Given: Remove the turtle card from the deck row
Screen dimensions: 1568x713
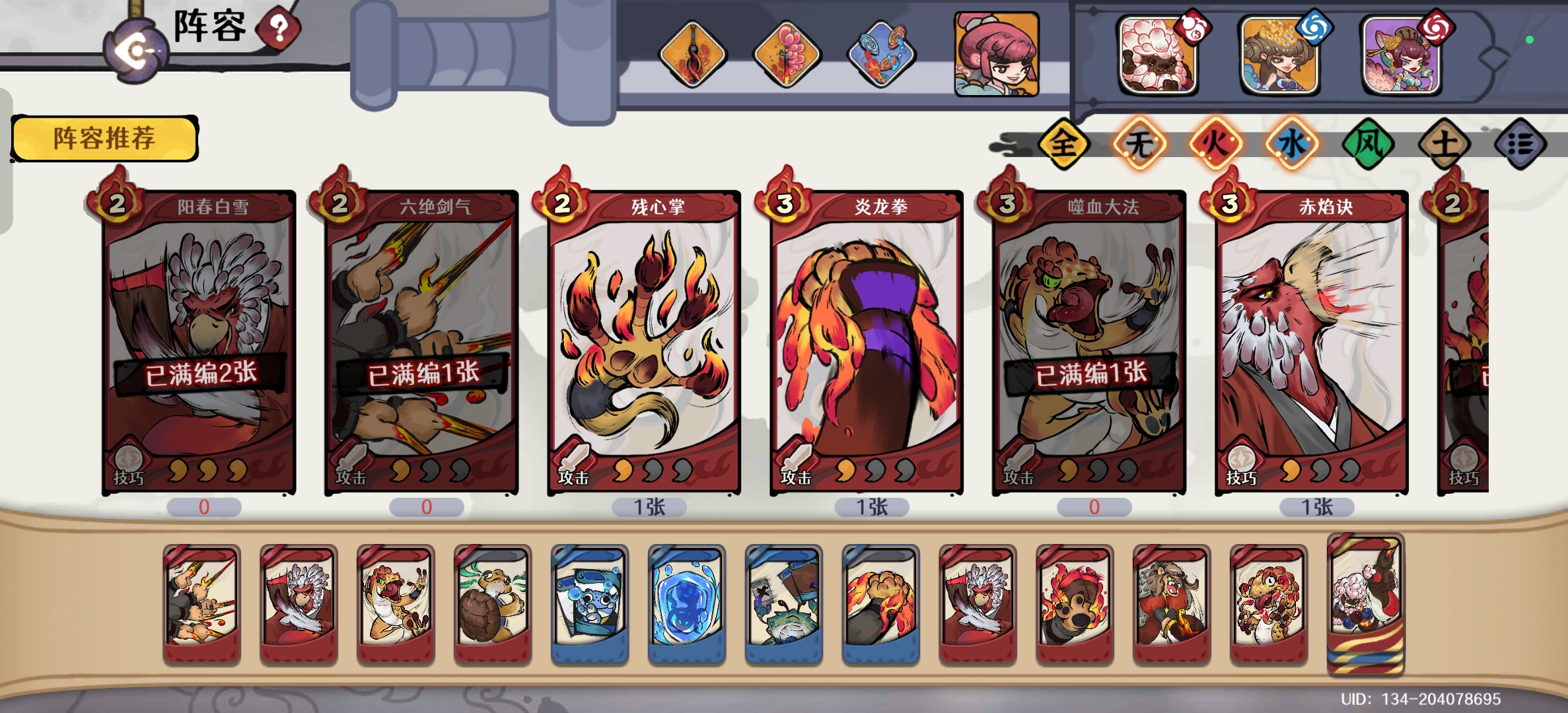Looking at the screenshot, I should pyautogui.click(x=493, y=604).
